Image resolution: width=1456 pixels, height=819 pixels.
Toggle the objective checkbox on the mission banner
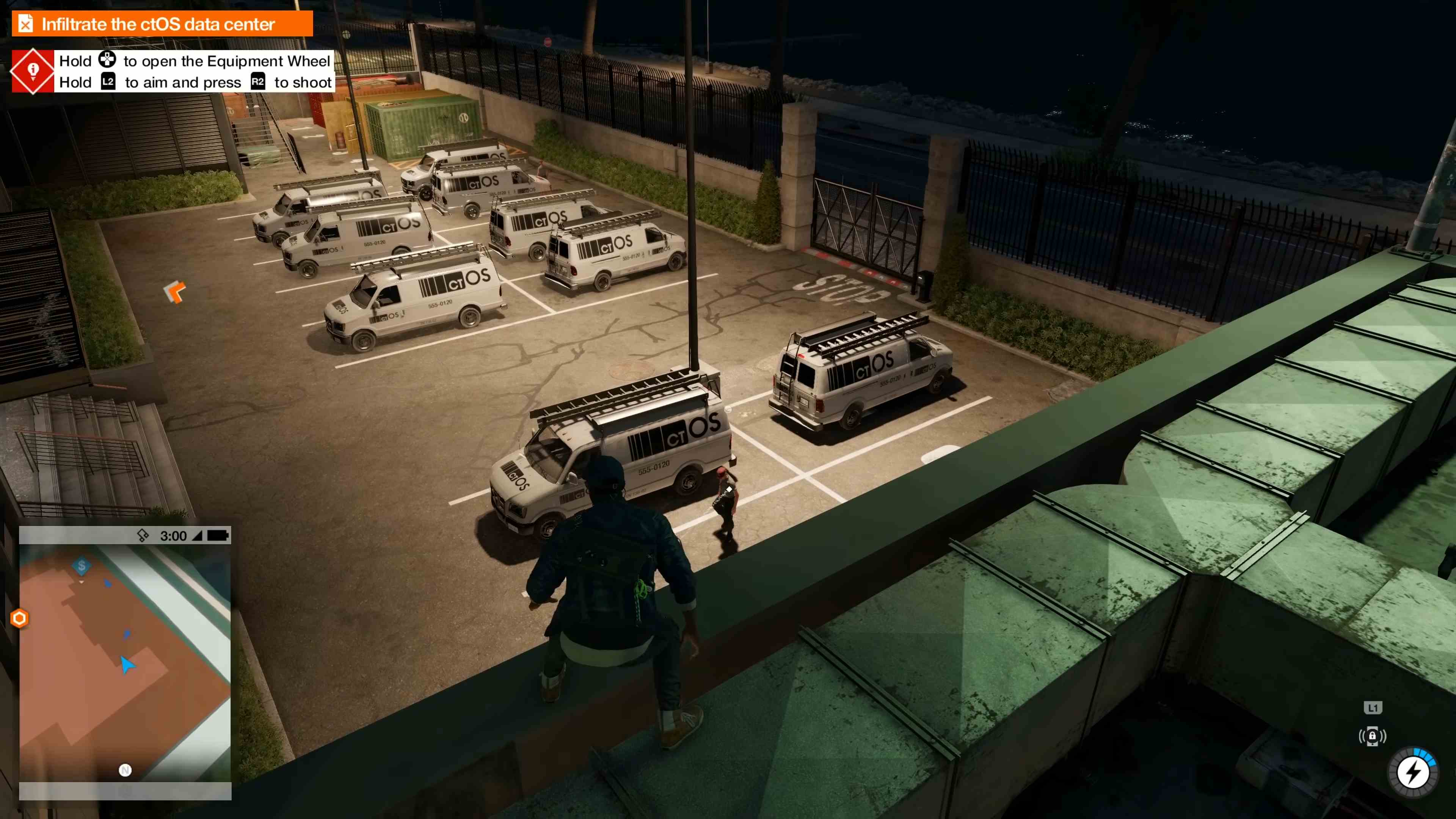(x=25, y=24)
